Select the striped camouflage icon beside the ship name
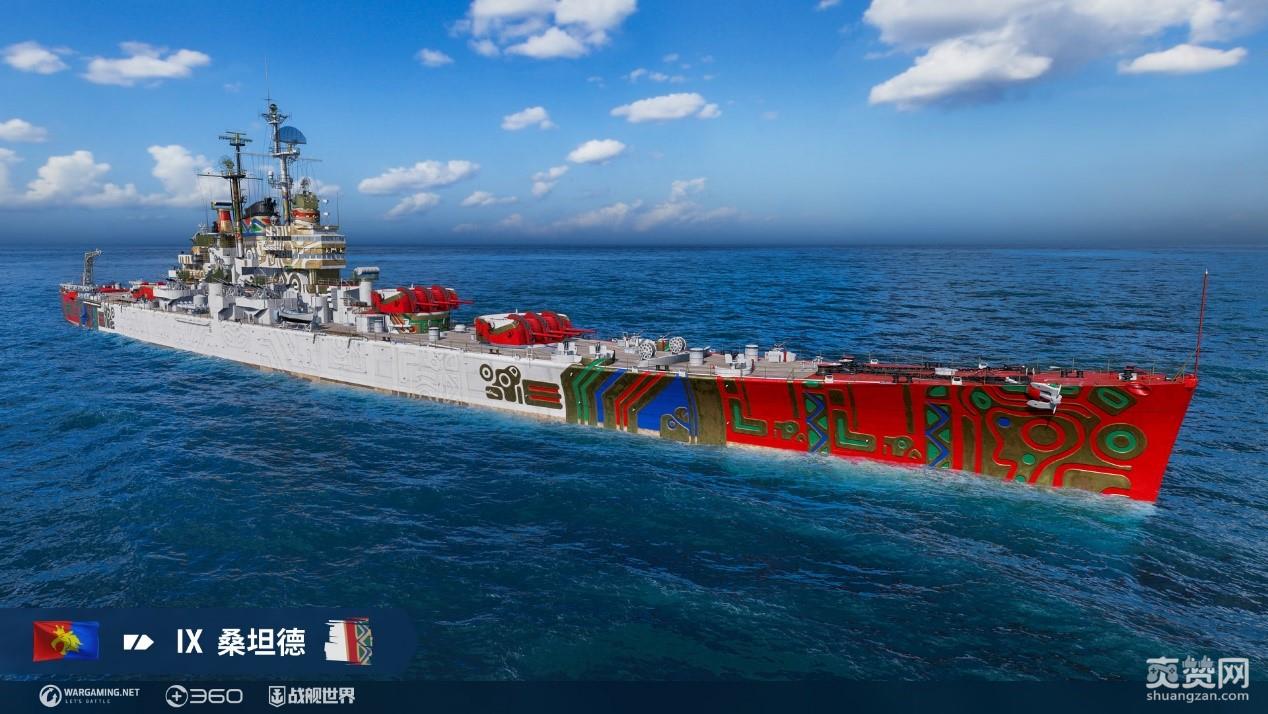The image size is (1268, 714). click(348, 641)
